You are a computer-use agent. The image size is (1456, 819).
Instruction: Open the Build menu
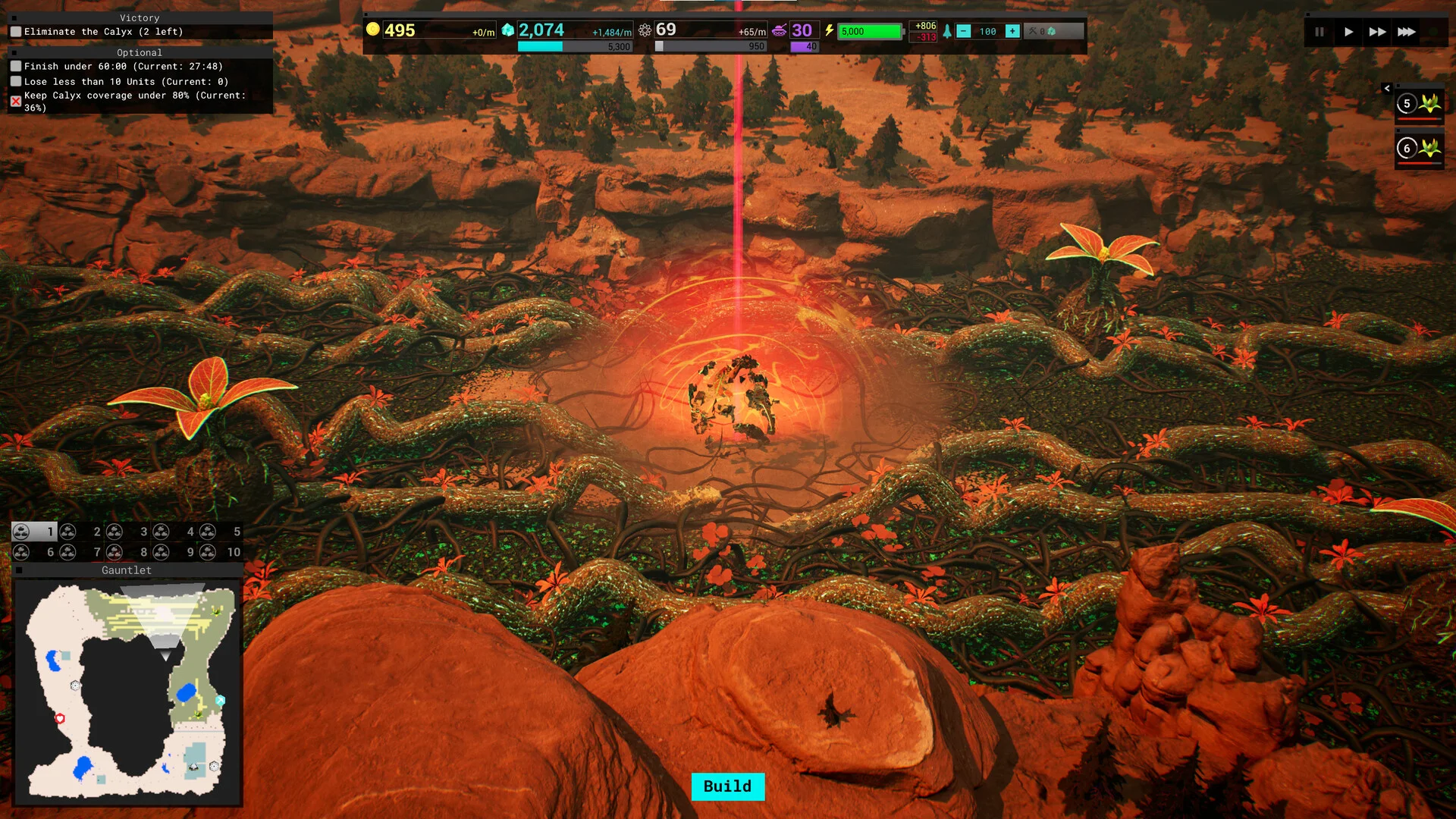pyautogui.click(x=727, y=786)
